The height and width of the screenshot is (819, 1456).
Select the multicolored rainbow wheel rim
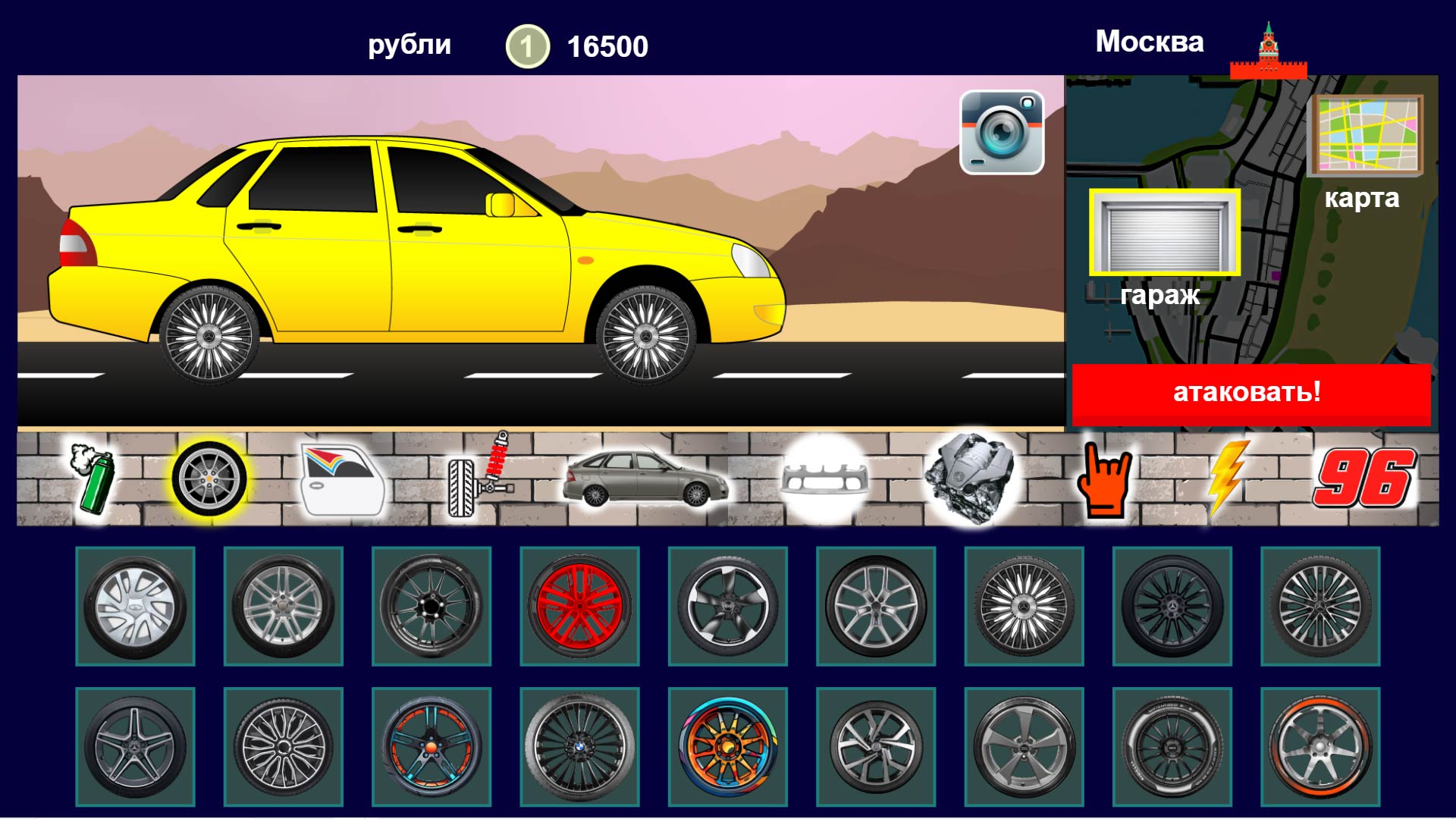tap(728, 747)
